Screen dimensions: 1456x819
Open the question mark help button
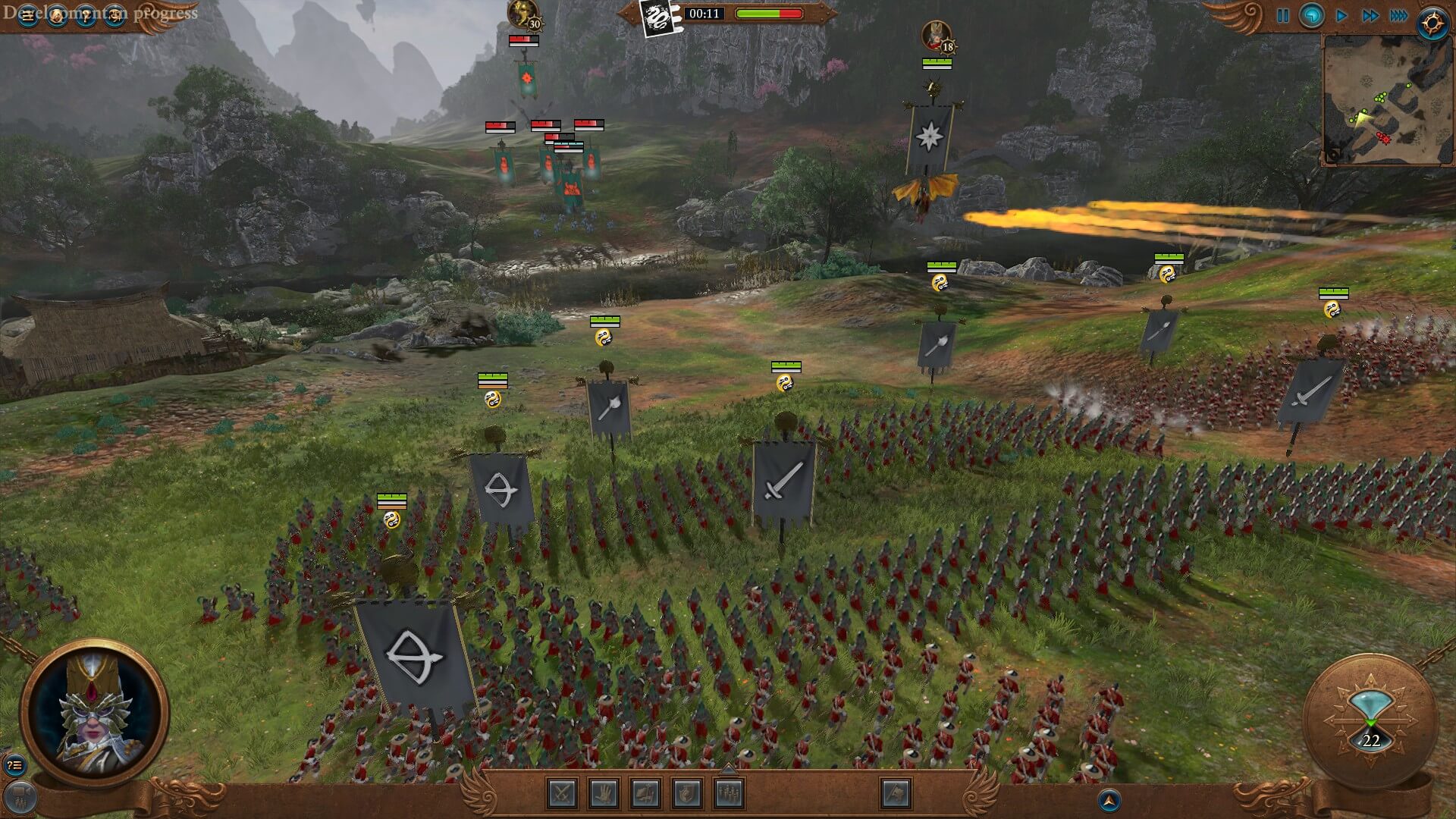coord(86,15)
